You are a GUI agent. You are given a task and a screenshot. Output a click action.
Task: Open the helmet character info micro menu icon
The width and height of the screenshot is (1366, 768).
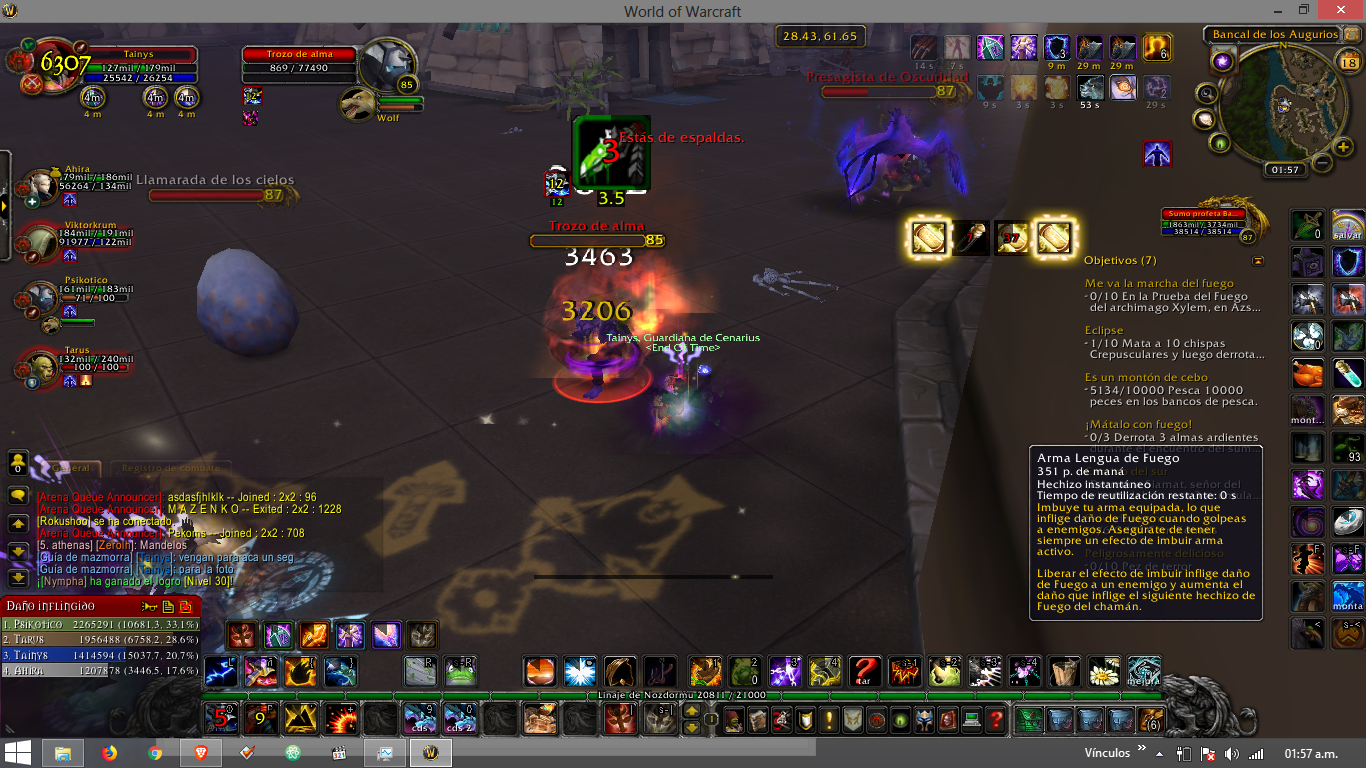click(x=922, y=720)
